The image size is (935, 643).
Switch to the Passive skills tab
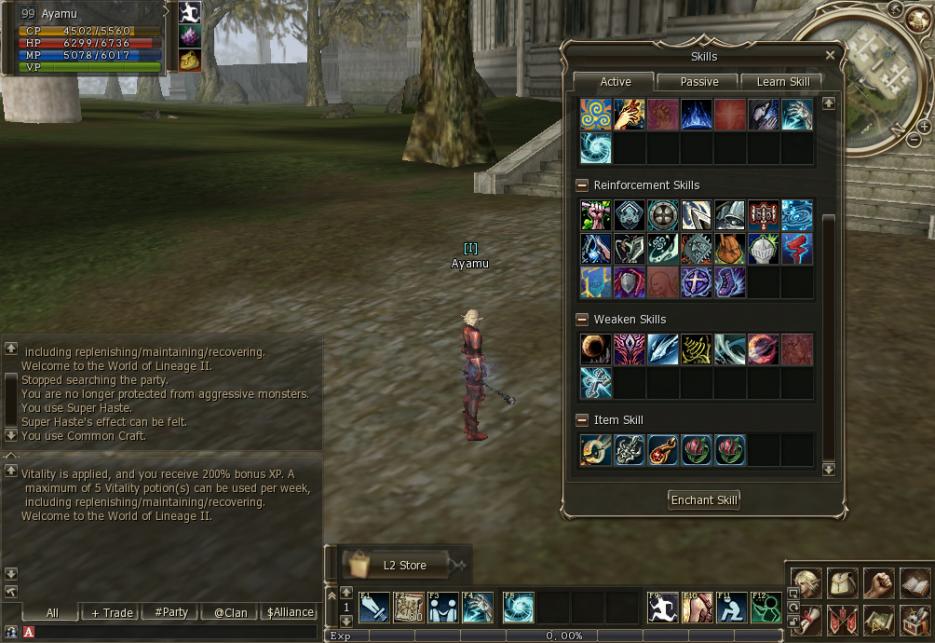click(699, 82)
